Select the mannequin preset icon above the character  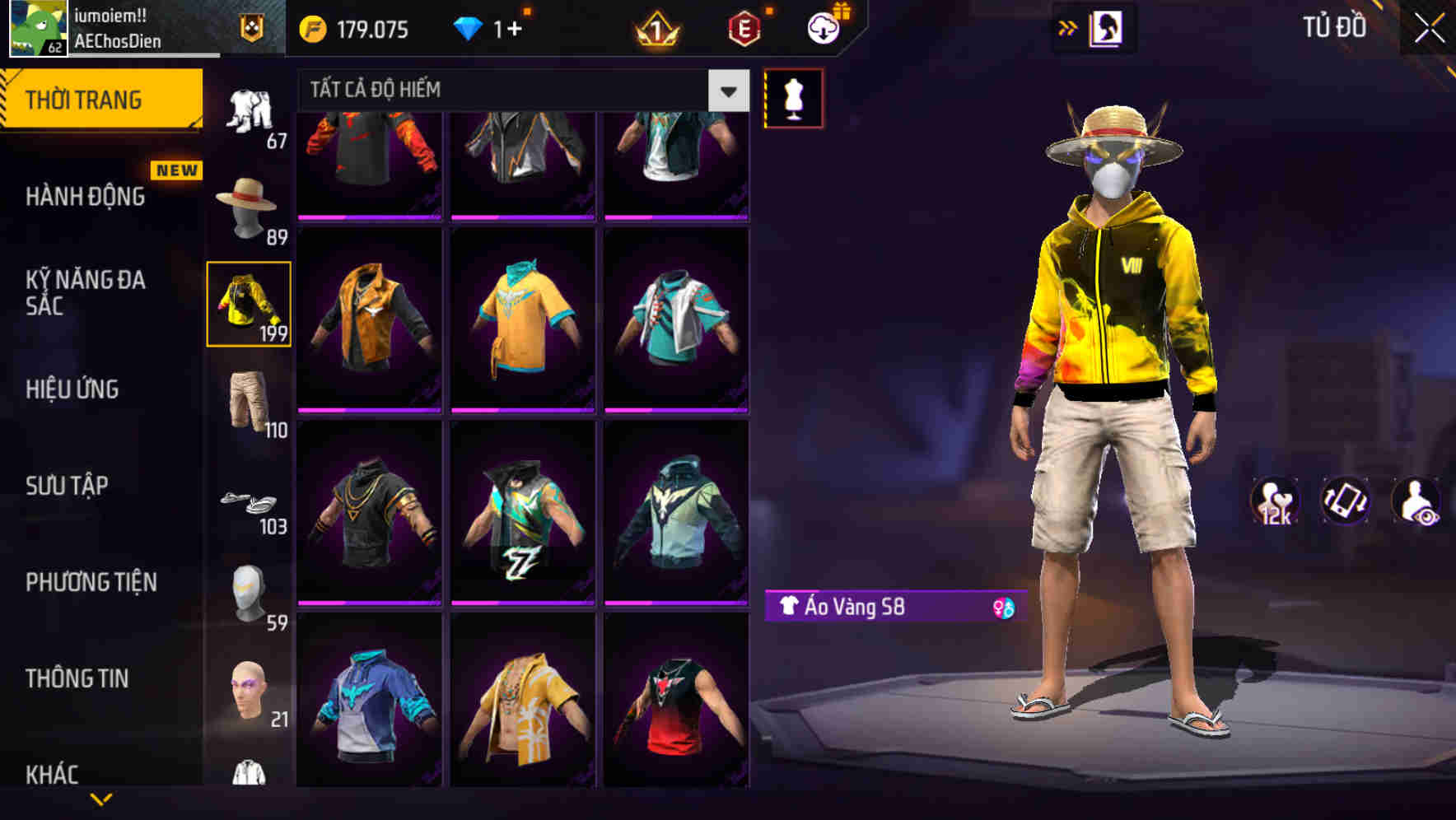coord(793,97)
